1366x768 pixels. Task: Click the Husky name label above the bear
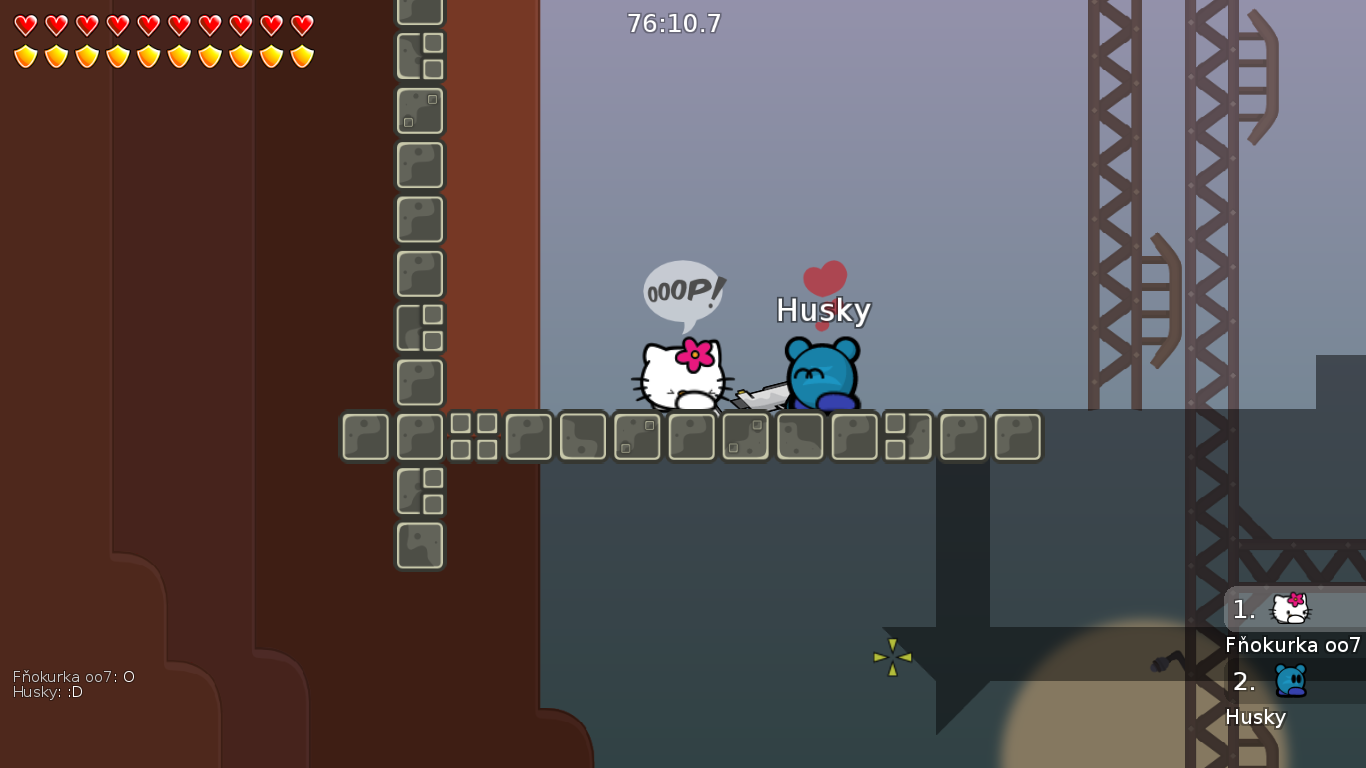824,311
